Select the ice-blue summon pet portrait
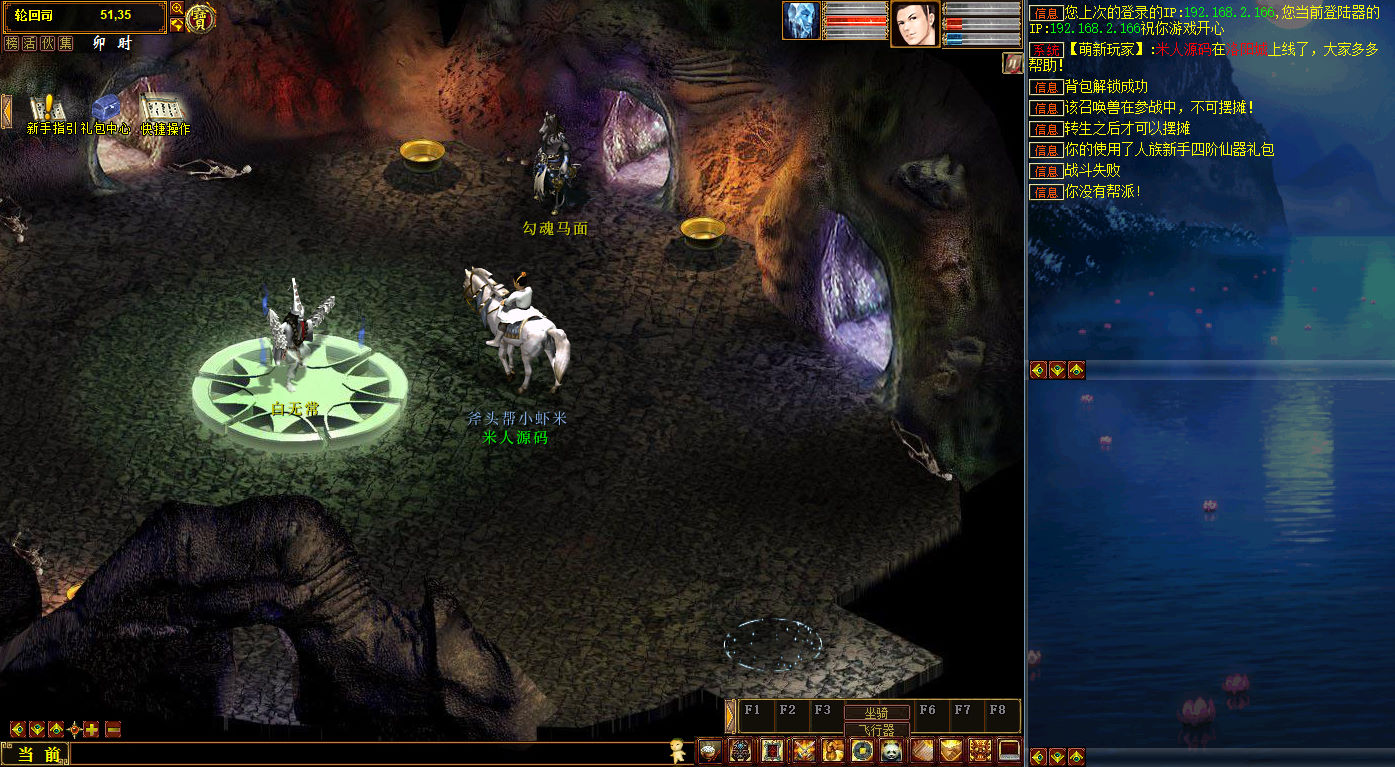The image size is (1395, 767). tap(801, 21)
